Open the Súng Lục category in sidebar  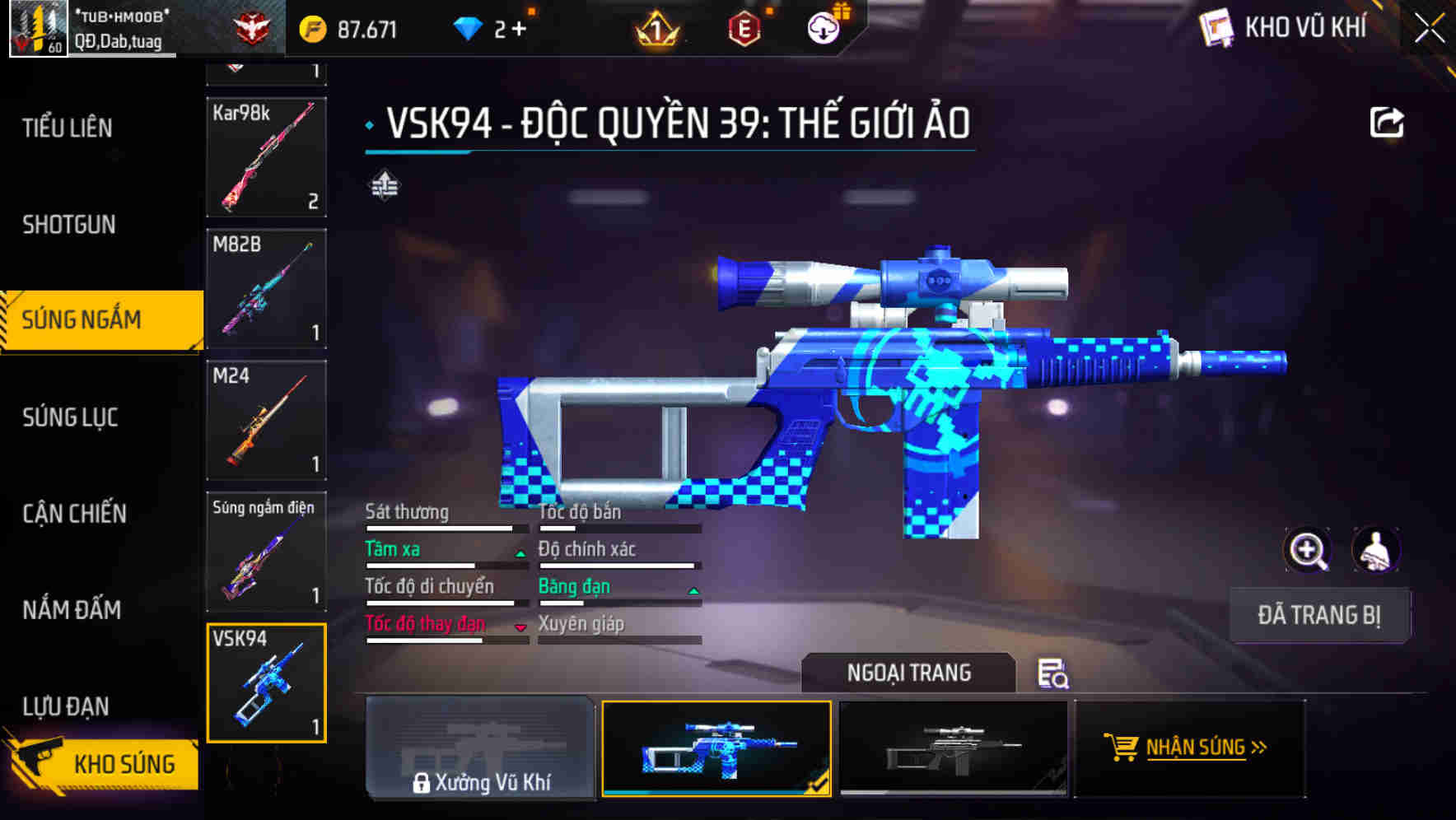pyautogui.click(x=70, y=417)
